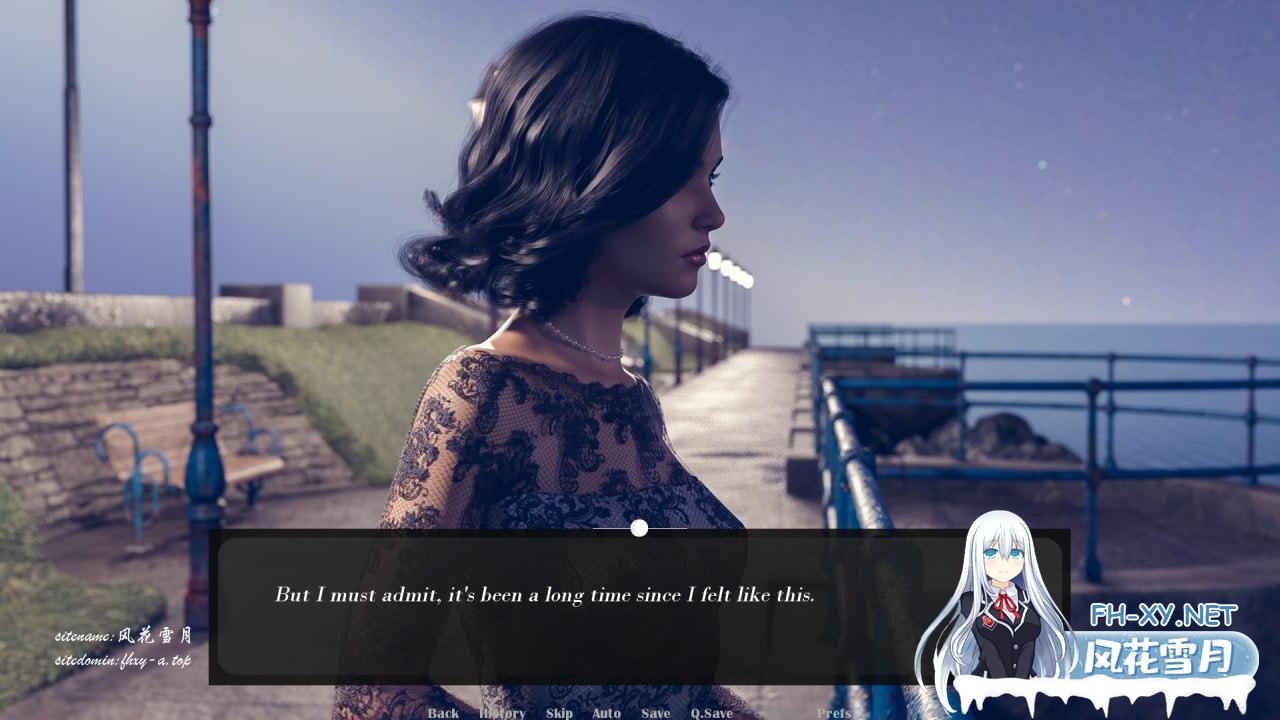This screenshot has width=1280, height=720.
Task: Select the Skip label in the quick menu
Action: pyautogui.click(x=558, y=713)
